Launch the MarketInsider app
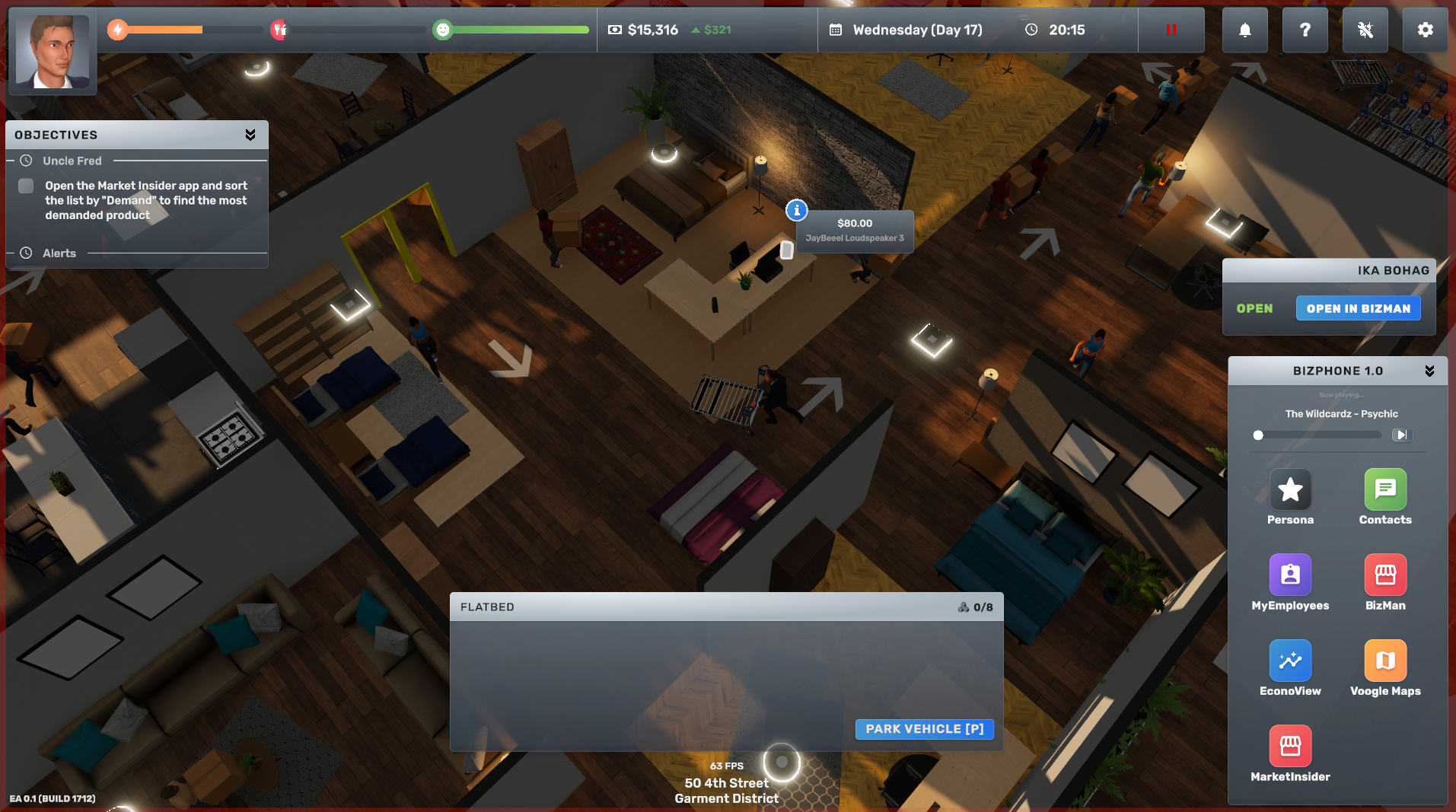1456x812 pixels. point(1290,747)
